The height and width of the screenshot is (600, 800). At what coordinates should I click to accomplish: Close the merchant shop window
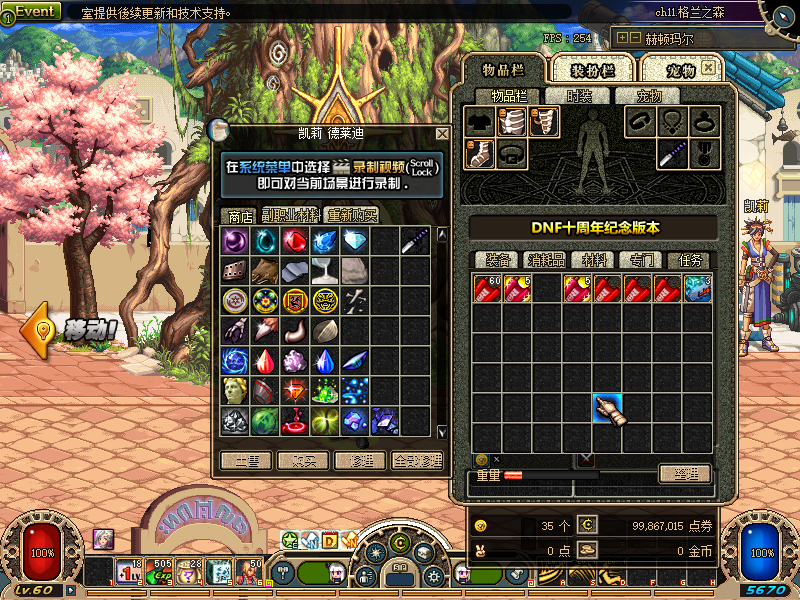click(x=442, y=133)
